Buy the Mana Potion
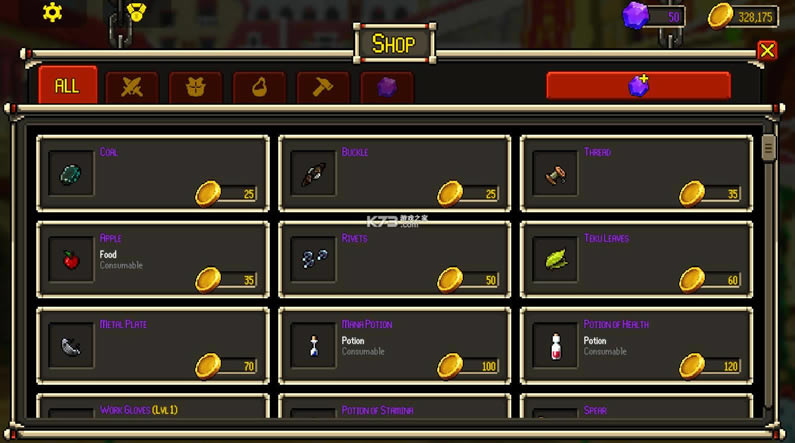 394,345
